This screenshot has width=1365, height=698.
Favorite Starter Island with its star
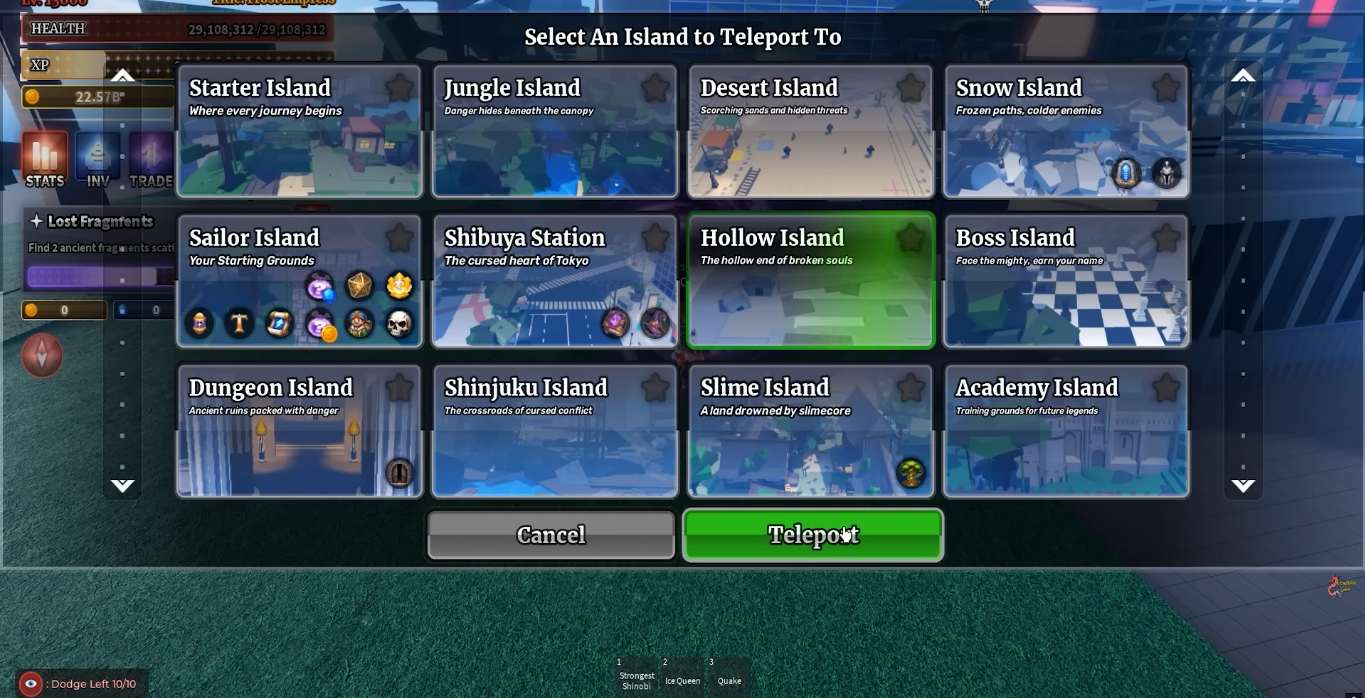400,88
